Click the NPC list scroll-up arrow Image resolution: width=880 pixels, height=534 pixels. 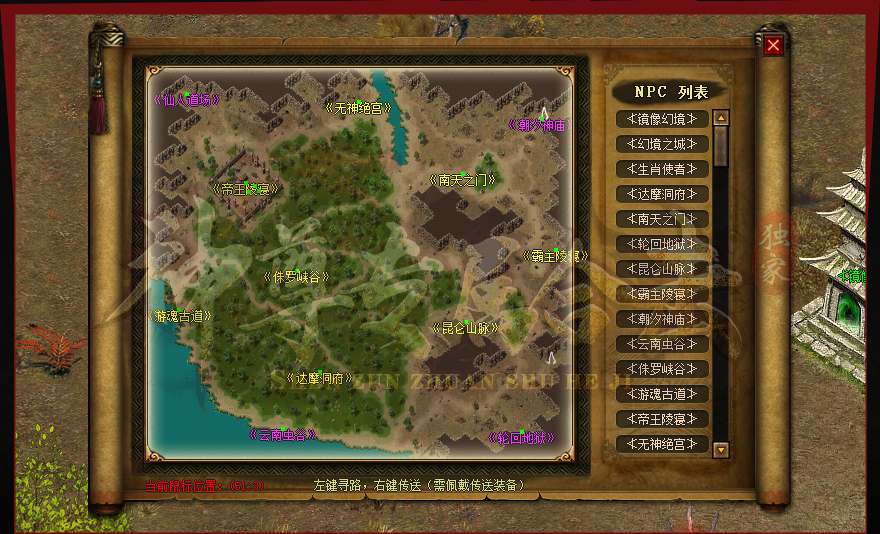pos(721,118)
